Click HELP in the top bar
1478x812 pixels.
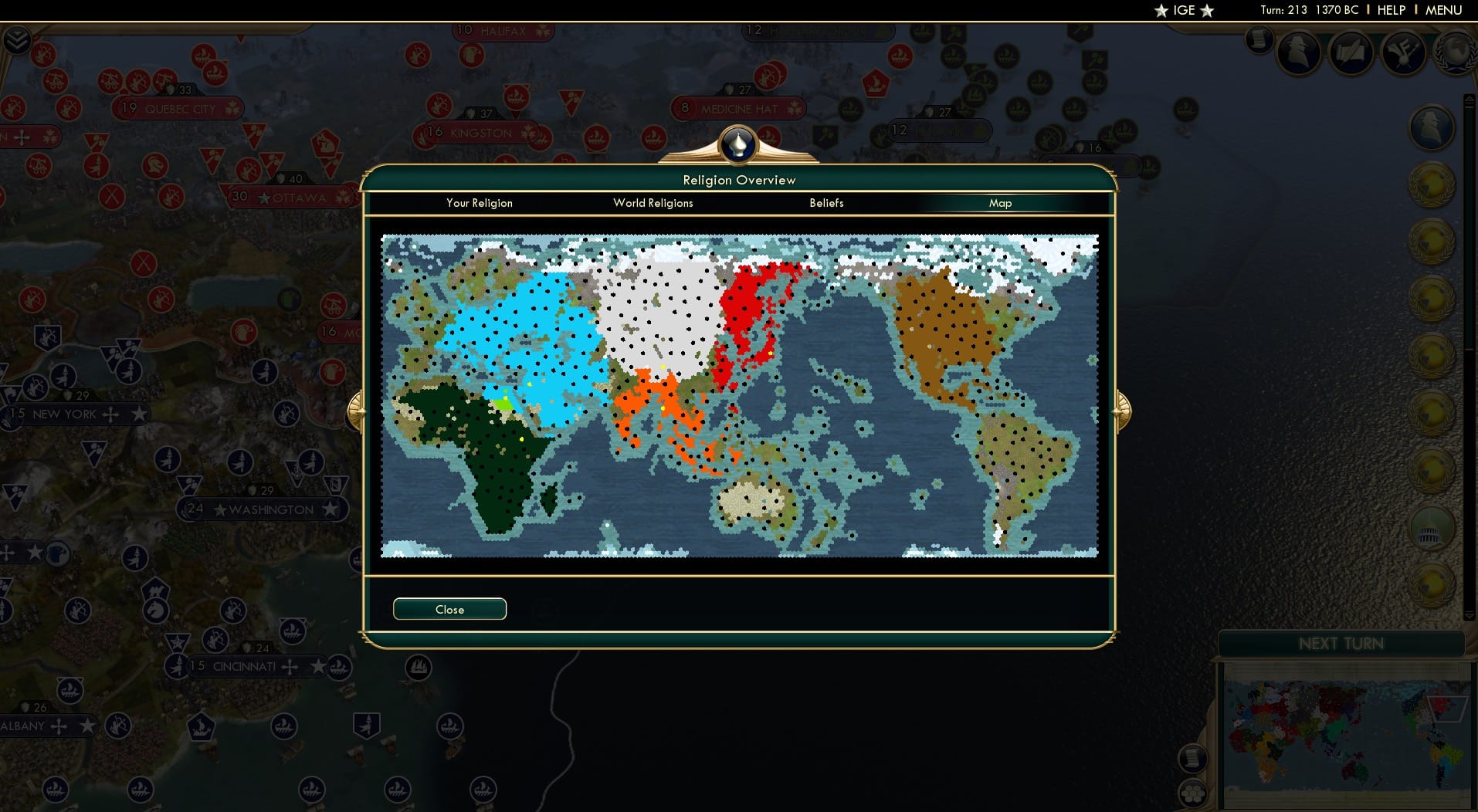[x=1390, y=10]
